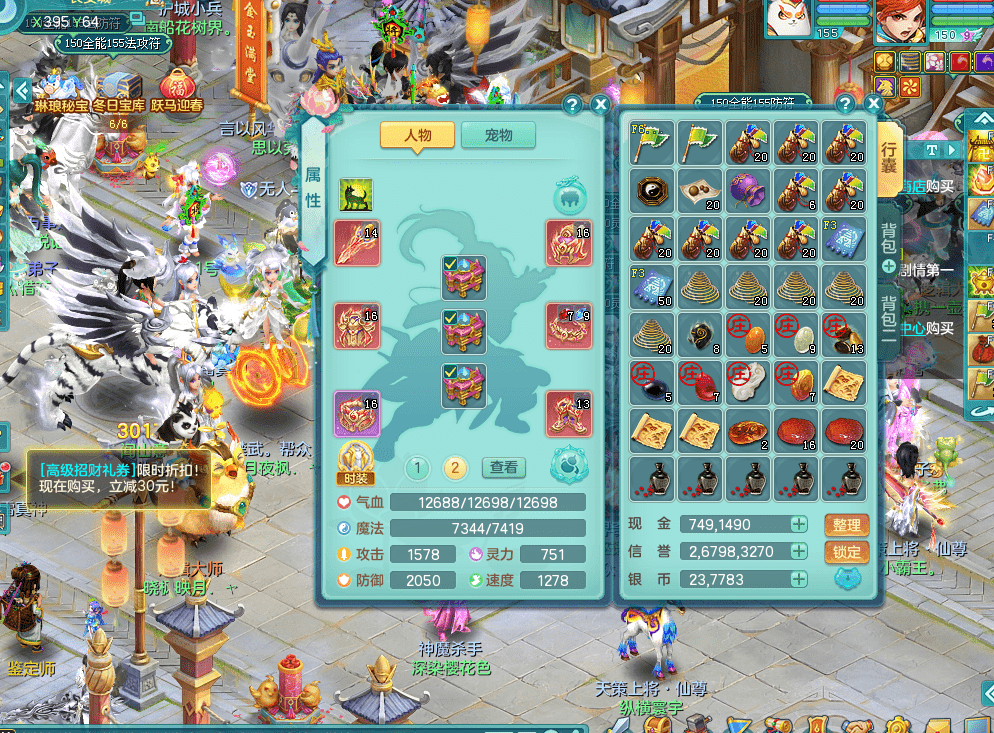The width and height of the screenshot is (994, 733).
Task: Close the character equipment panel
Action: coord(600,104)
